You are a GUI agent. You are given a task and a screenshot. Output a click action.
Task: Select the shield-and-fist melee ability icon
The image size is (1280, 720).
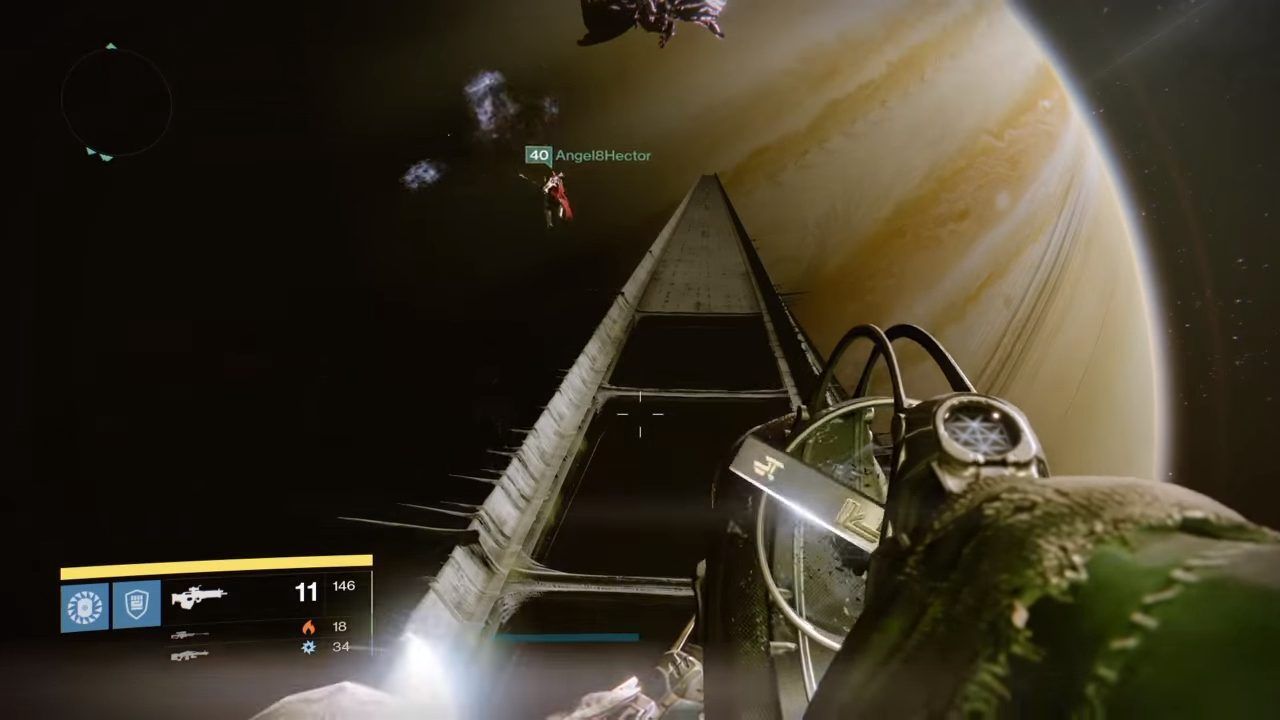tap(137, 604)
